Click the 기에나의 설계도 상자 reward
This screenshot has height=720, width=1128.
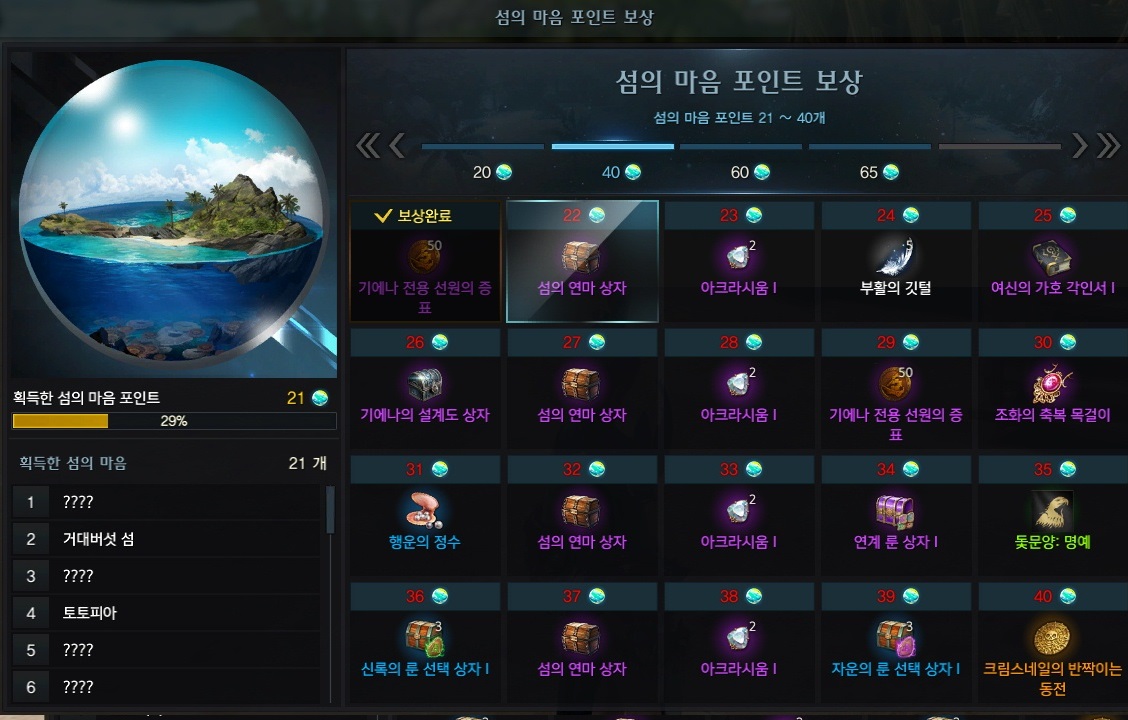point(425,388)
